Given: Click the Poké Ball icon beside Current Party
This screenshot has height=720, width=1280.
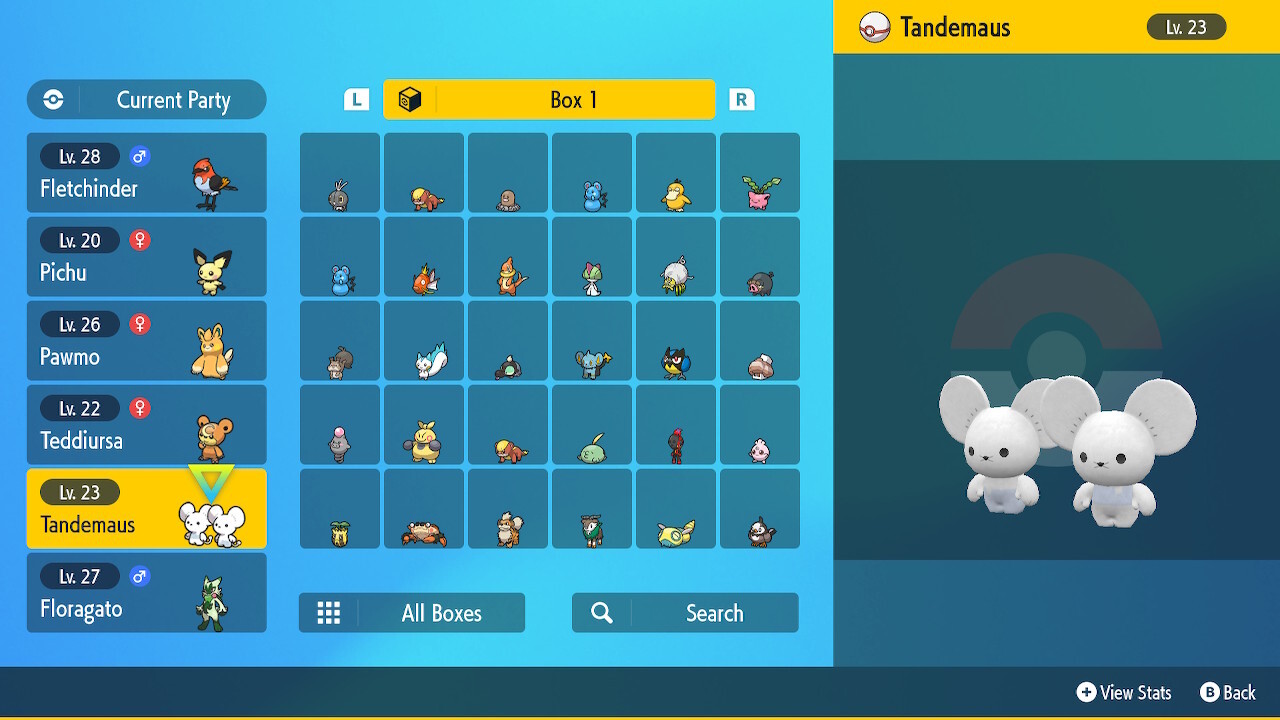Looking at the screenshot, I should (51, 99).
